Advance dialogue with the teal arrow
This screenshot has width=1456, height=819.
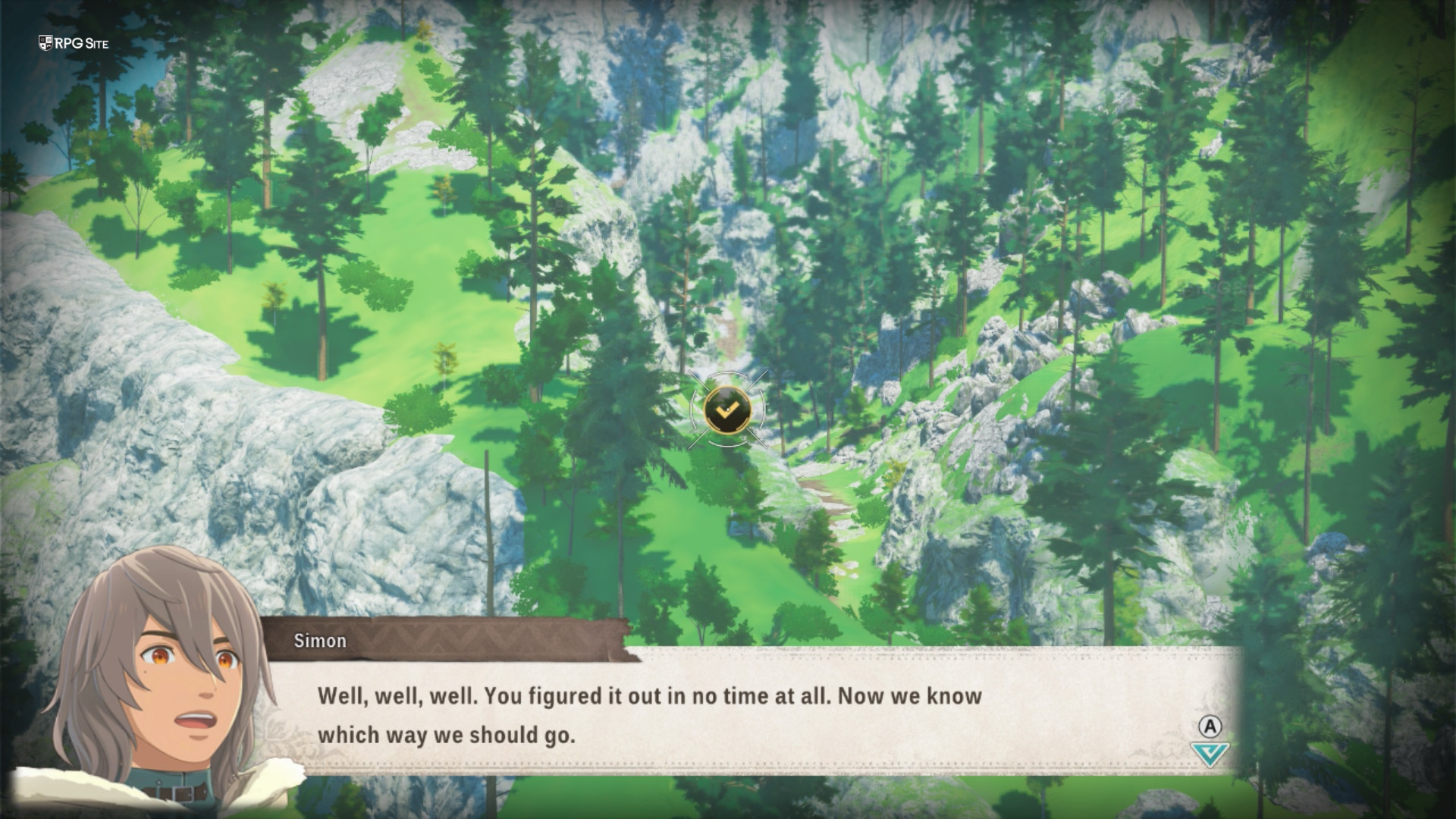(1210, 754)
